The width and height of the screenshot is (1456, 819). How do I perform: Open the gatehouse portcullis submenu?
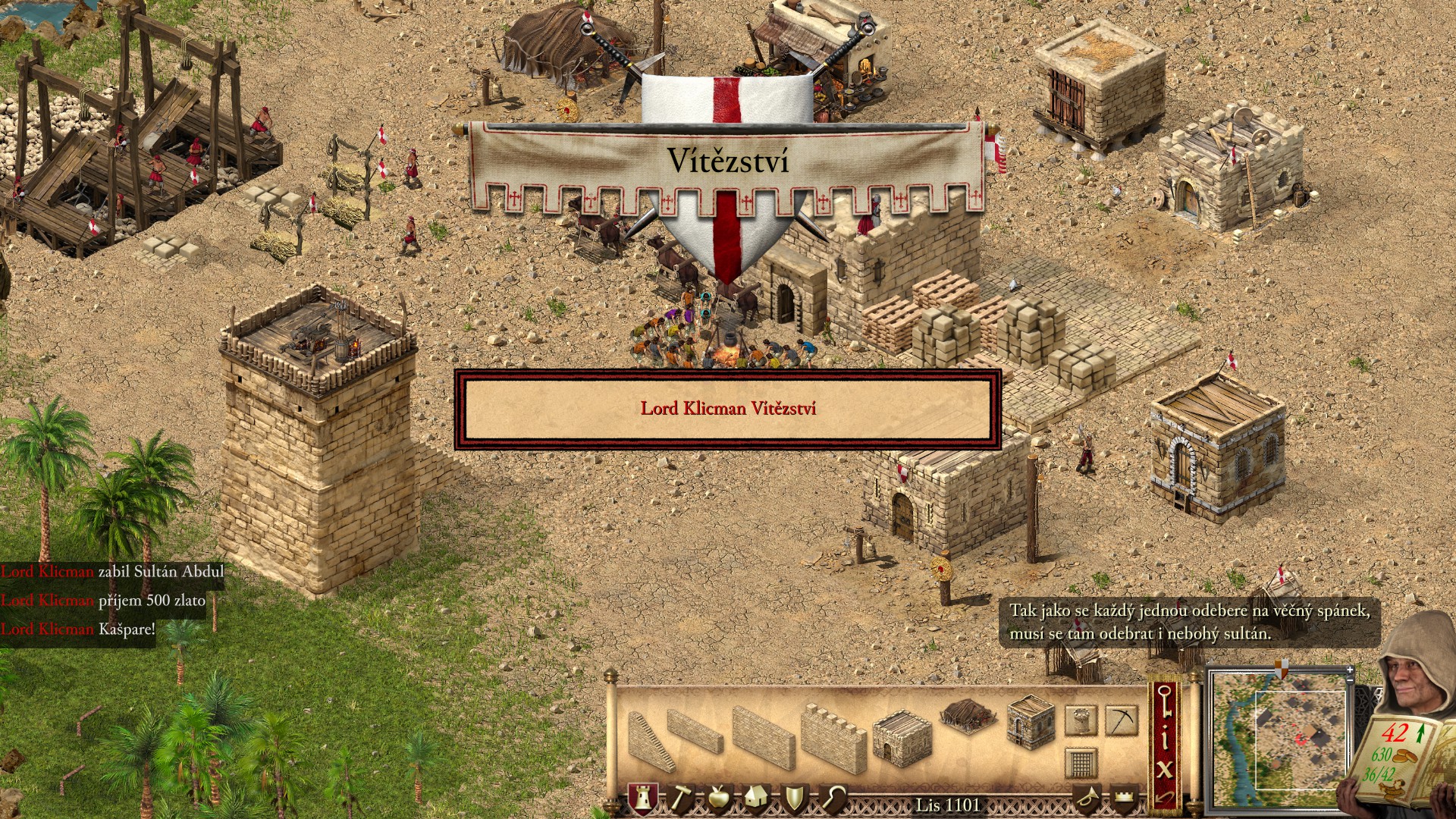[x=1081, y=762]
